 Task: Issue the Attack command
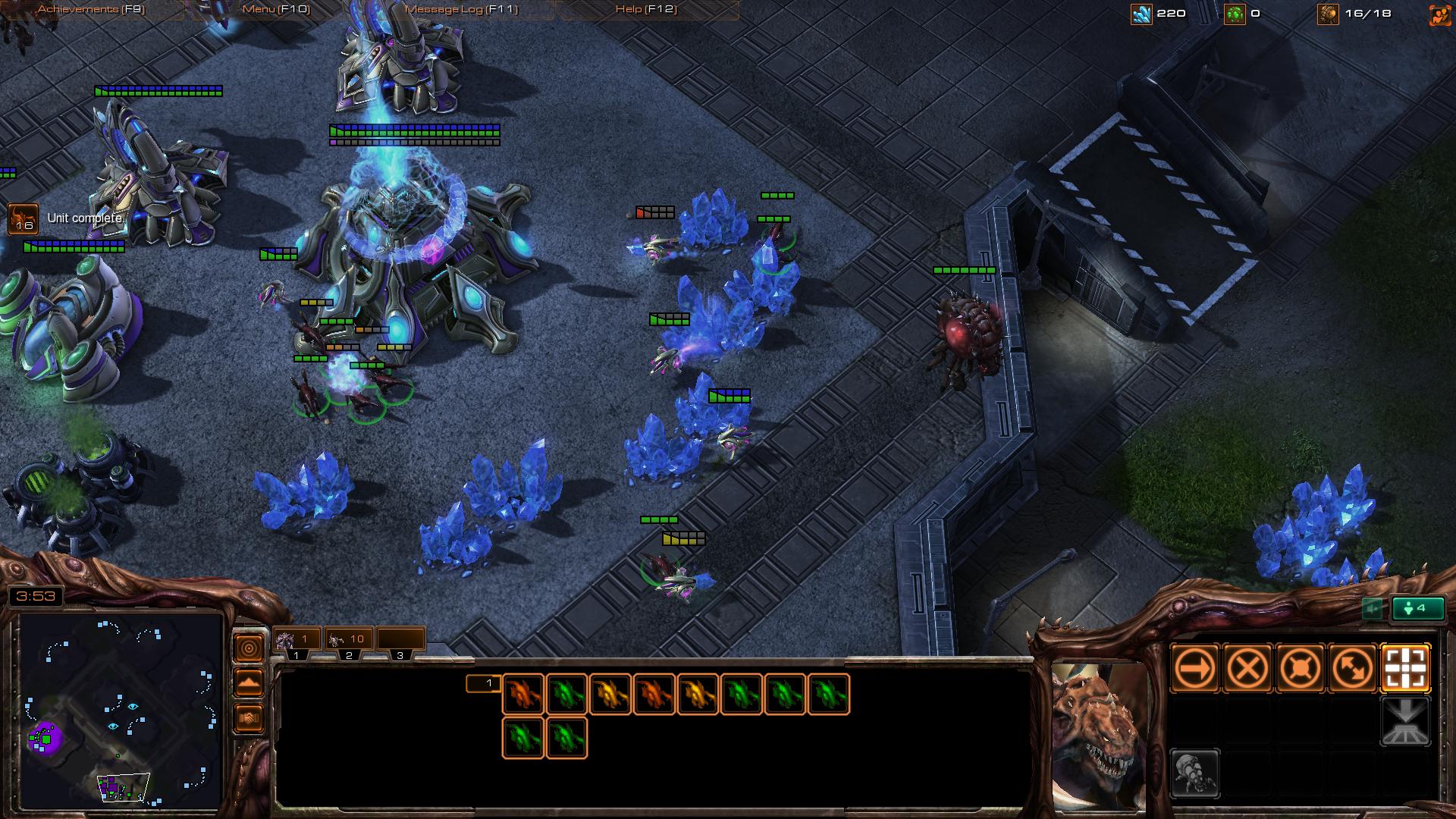pyautogui.click(x=1405, y=669)
